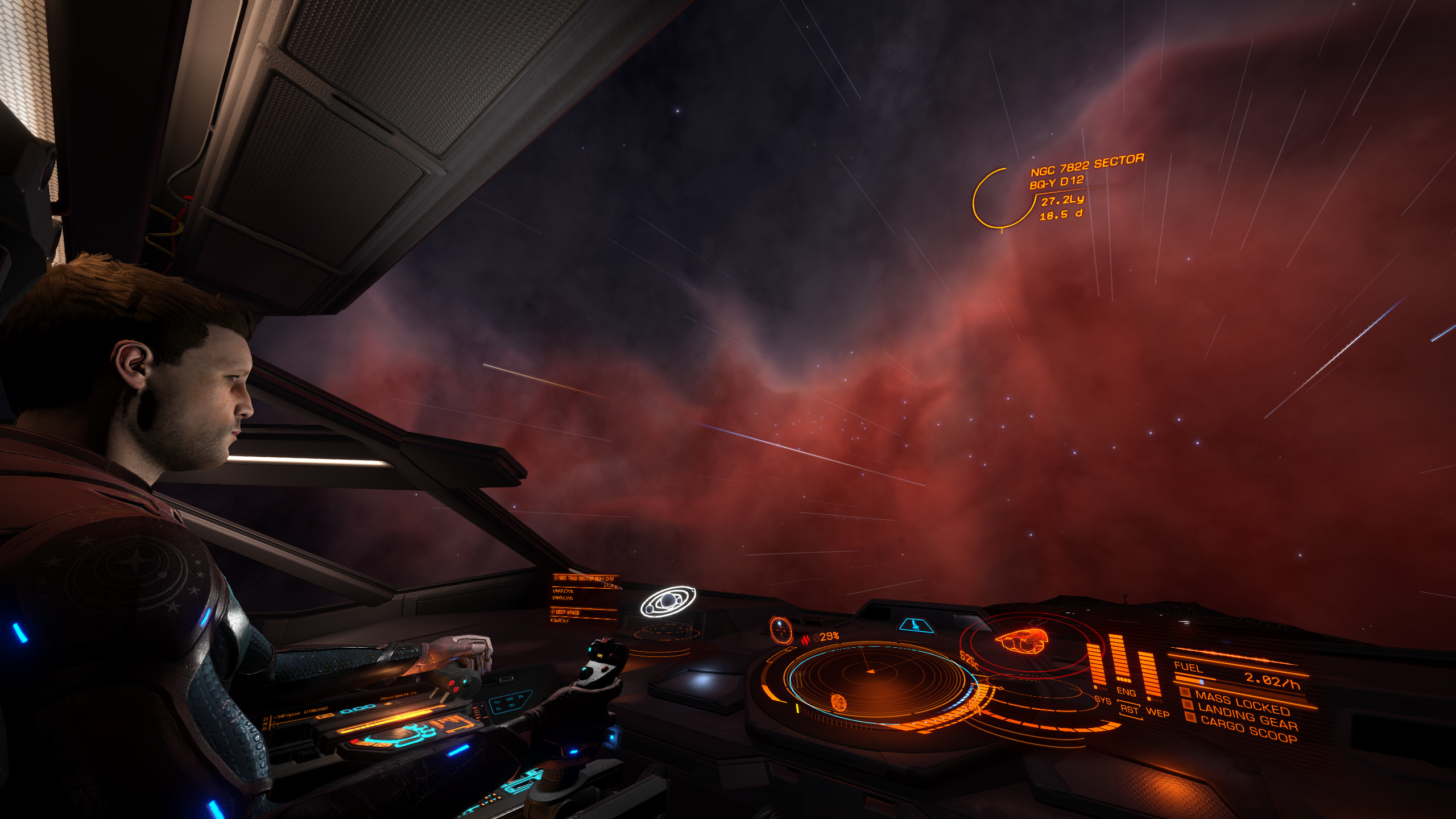Open the orbiting planet system hologram

pyautogui.click(x=668, y=601)
